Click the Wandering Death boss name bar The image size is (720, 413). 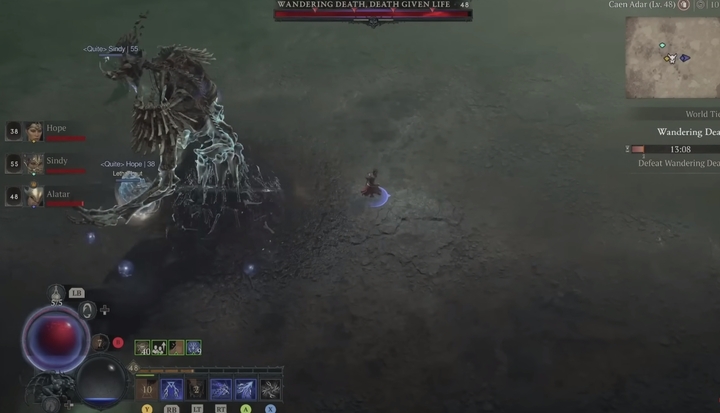click(372, 6)
